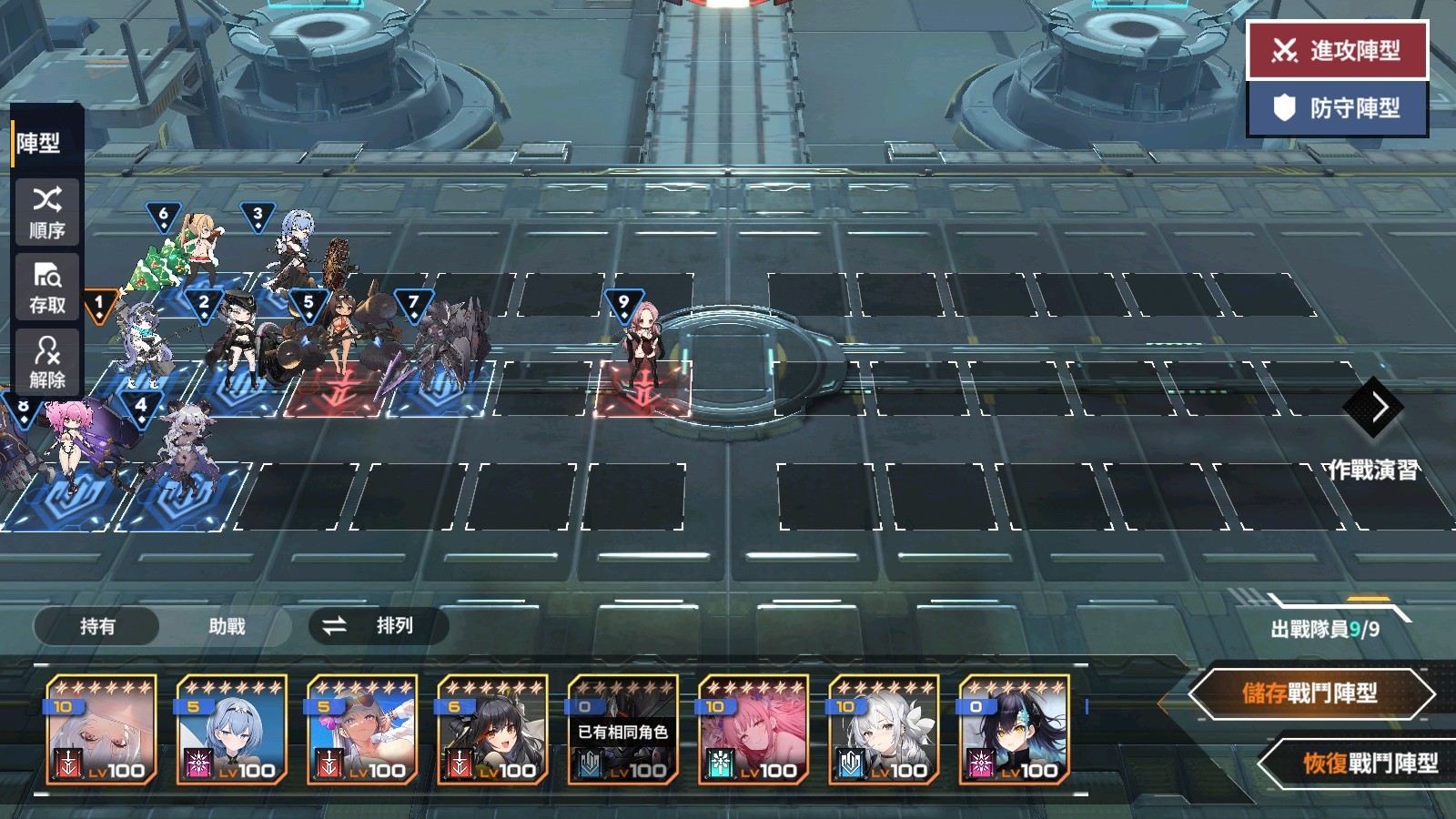Pick the black-haired character card with red eyes
The width and height of the screenshot is (1456, 819).
[x=492, y=730]
